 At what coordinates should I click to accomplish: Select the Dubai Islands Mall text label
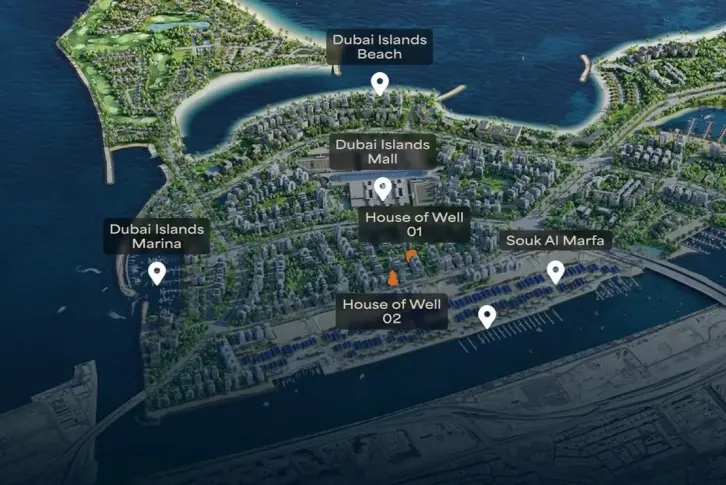click(x=383, y=152)
